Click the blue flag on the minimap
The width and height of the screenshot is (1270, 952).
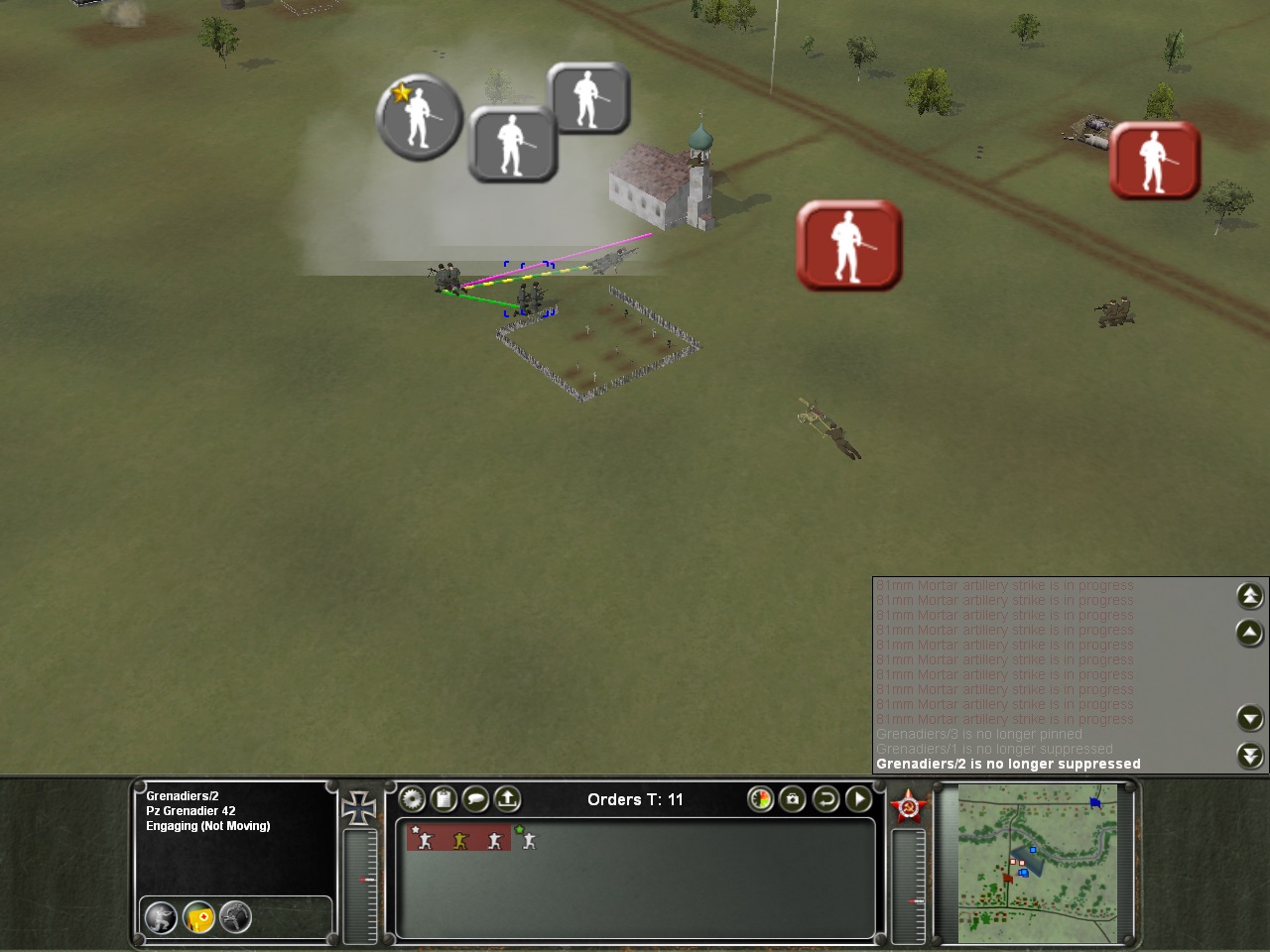[1095, 801]
